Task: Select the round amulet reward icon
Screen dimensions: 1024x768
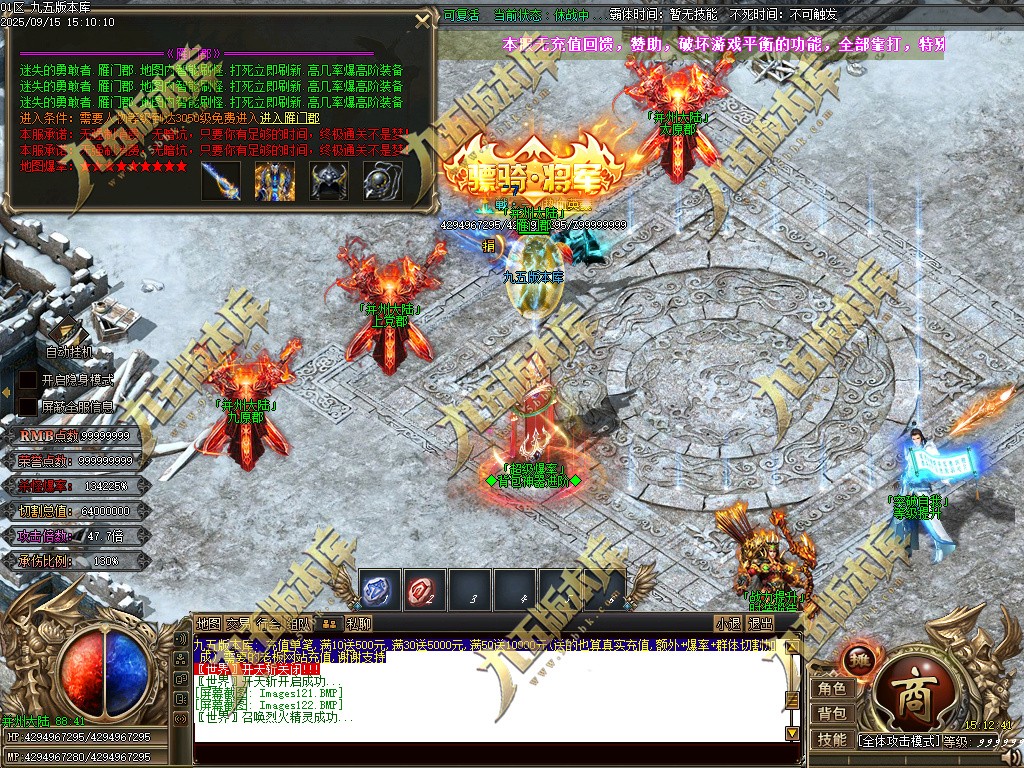Action: [382, 181]
